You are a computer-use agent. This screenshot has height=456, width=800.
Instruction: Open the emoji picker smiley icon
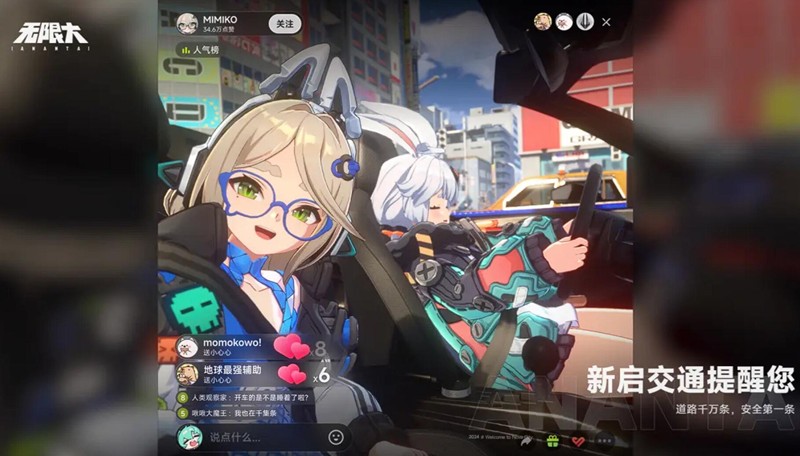point(336,437)
